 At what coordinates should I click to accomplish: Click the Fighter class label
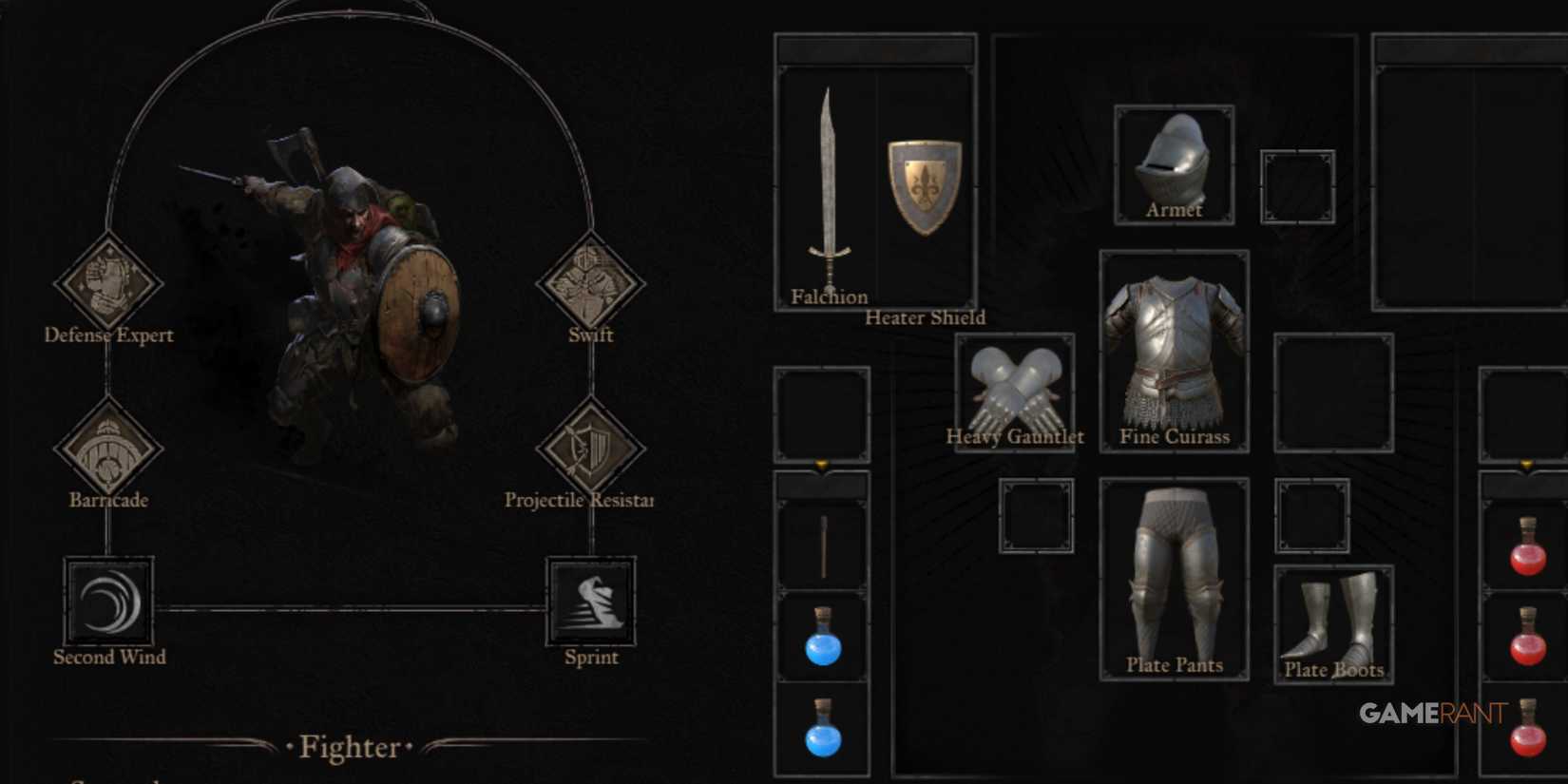click(351, 748)
